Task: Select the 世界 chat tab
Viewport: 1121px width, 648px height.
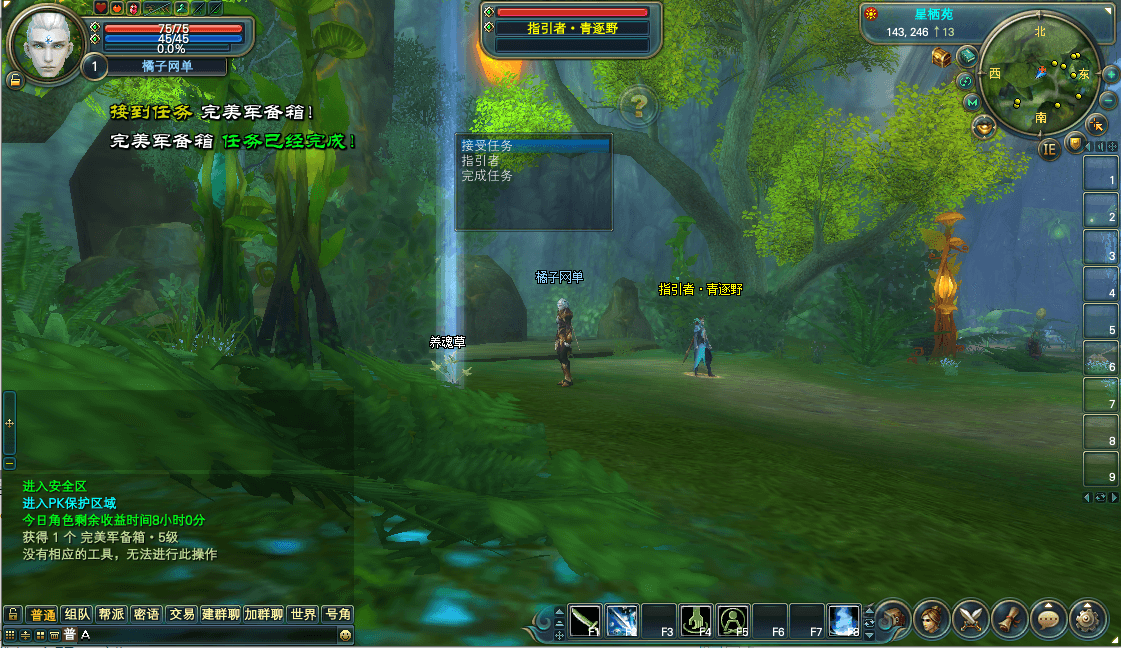Action: [x=303, y=614]
